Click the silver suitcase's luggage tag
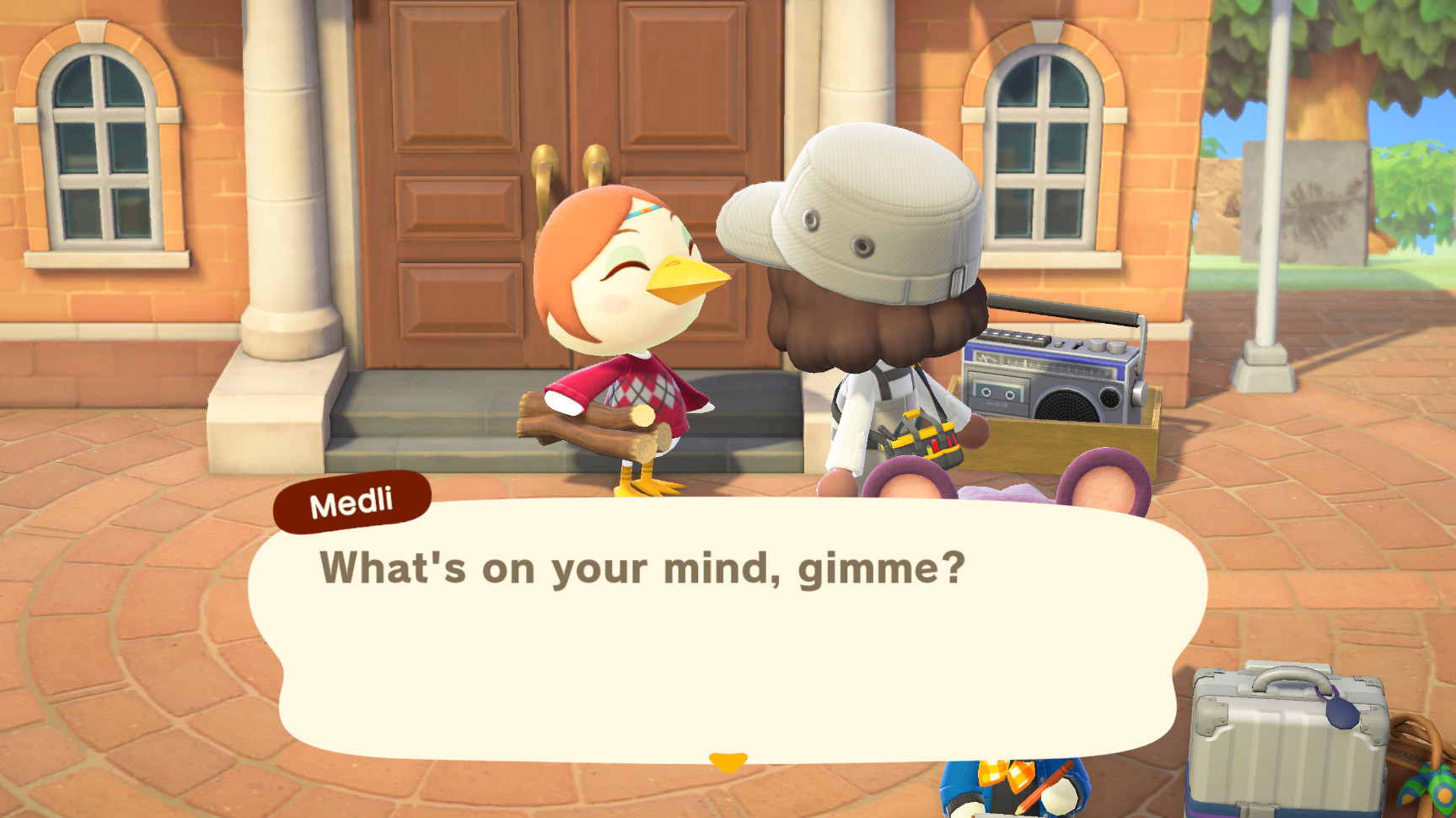 pyautogui.click(x=1342, y=713)
